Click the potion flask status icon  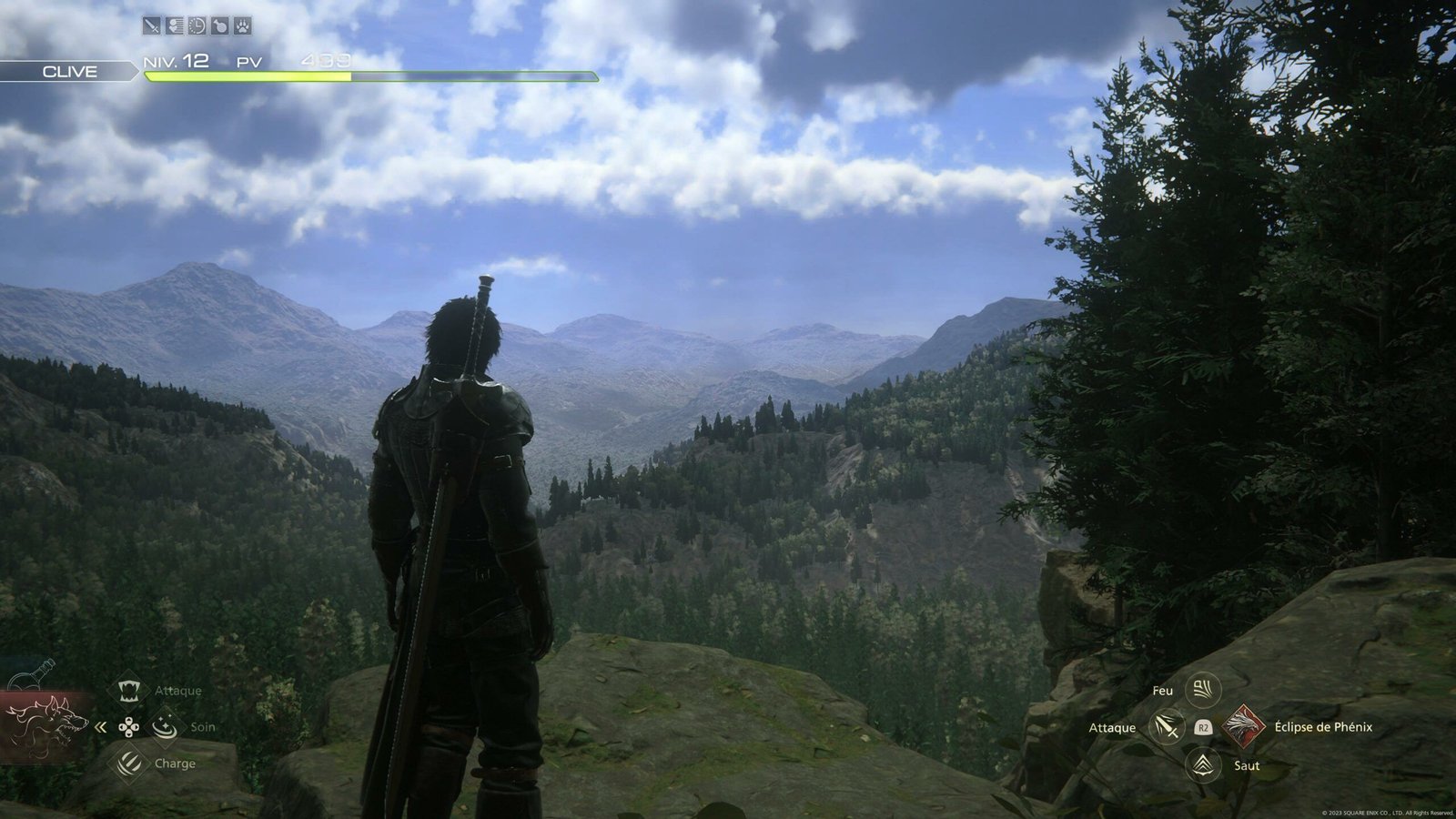[x=219, y=26]
